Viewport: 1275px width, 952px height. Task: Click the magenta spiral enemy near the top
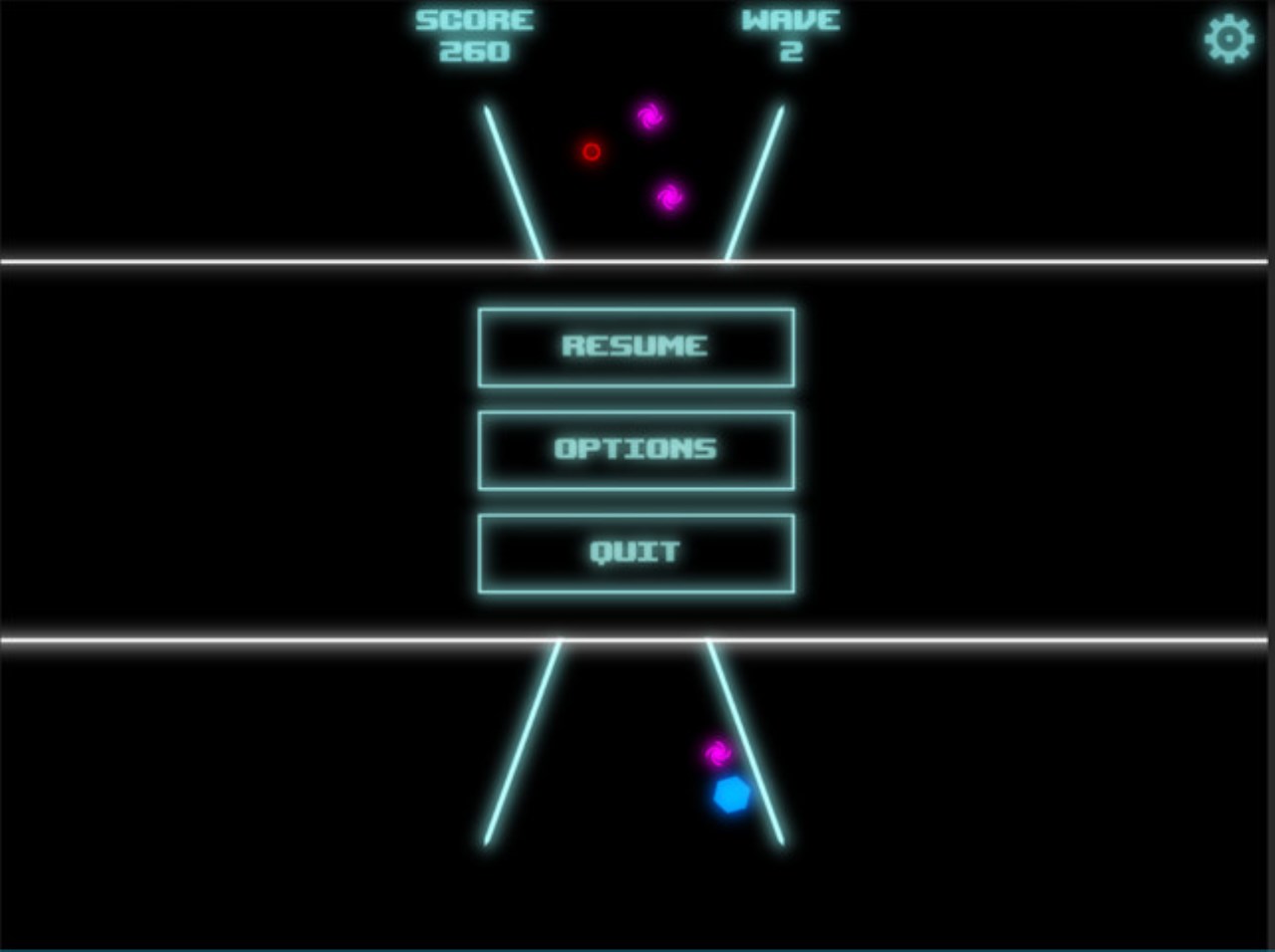[x=651, y=117]
